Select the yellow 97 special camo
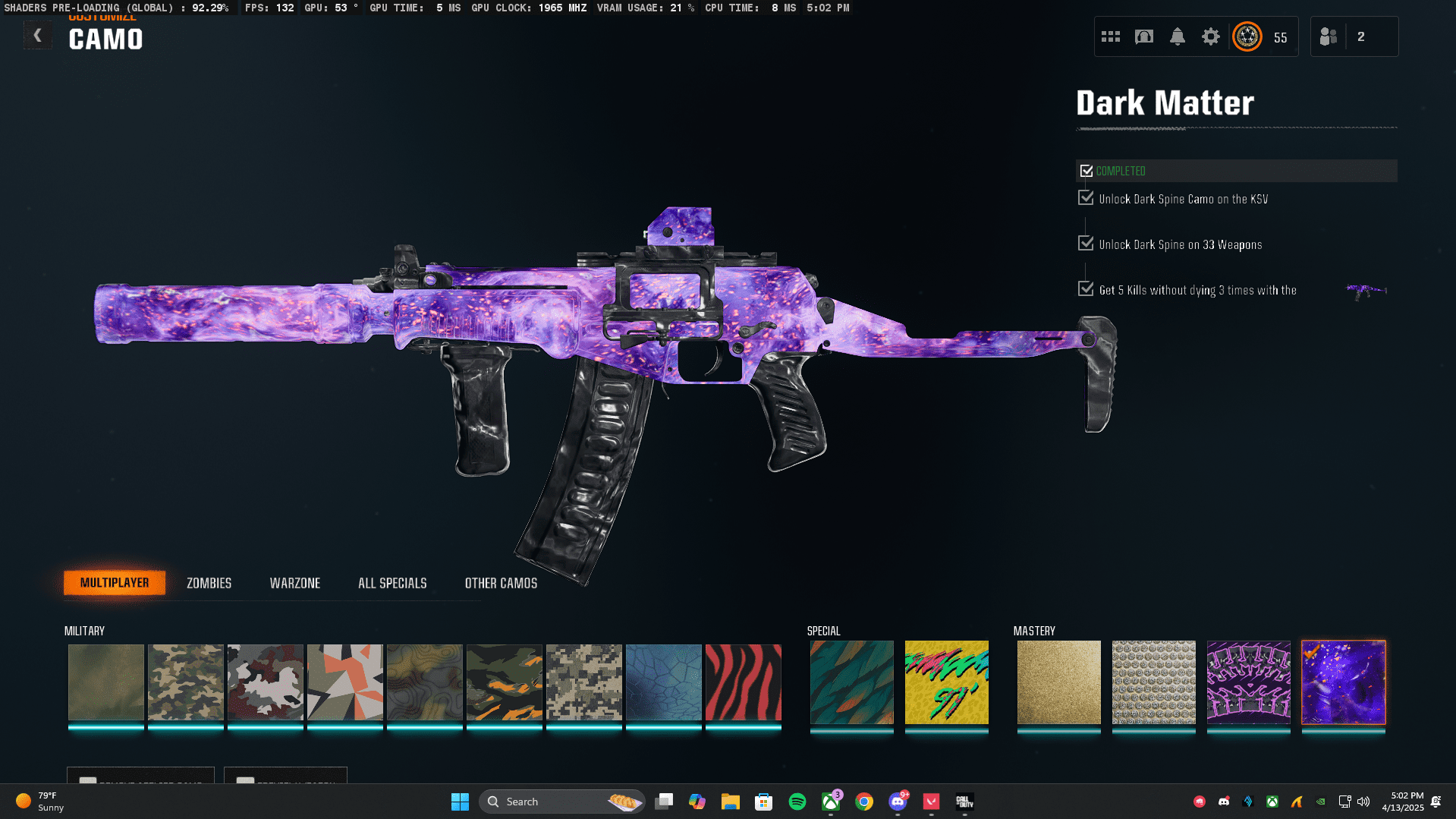The height and width of the screenshot is (819, 1456). coord(946,682)
